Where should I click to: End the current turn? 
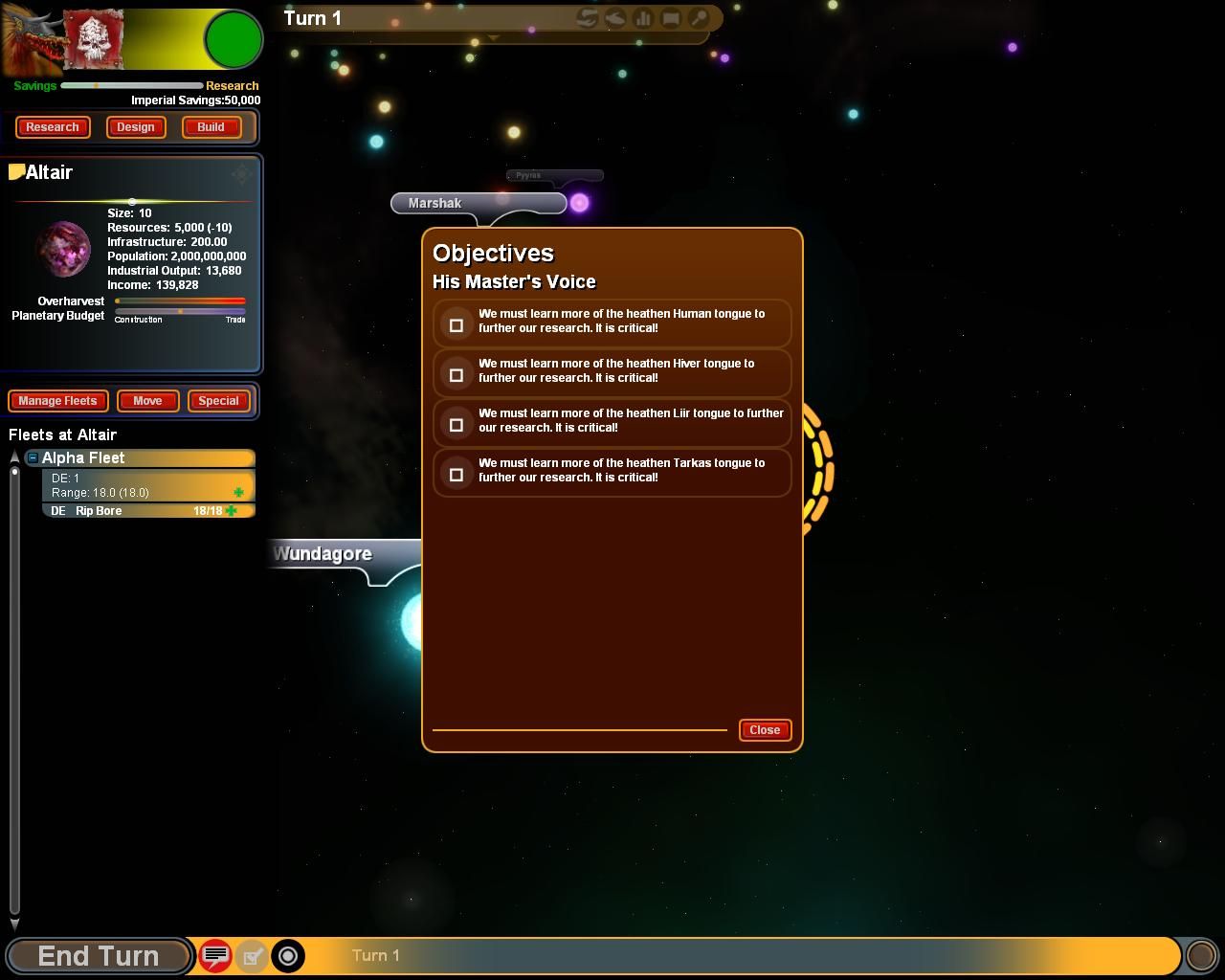point(98,955)
